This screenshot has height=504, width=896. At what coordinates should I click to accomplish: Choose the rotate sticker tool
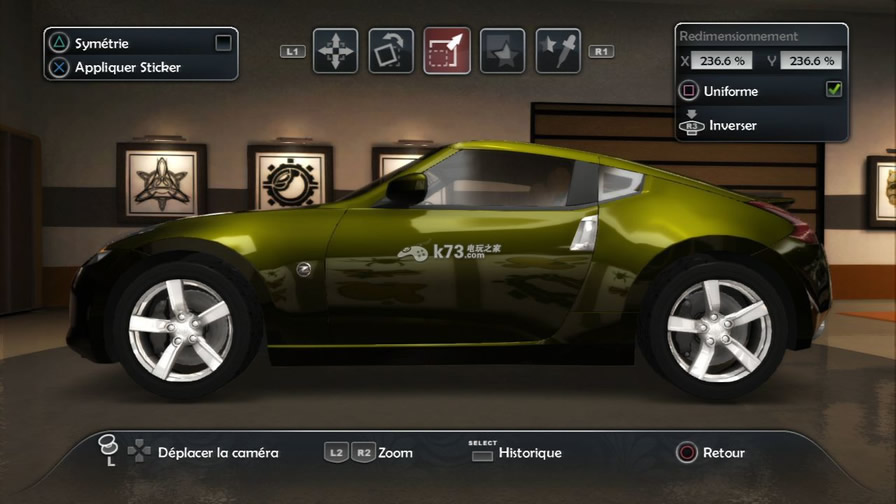[391, 50]
